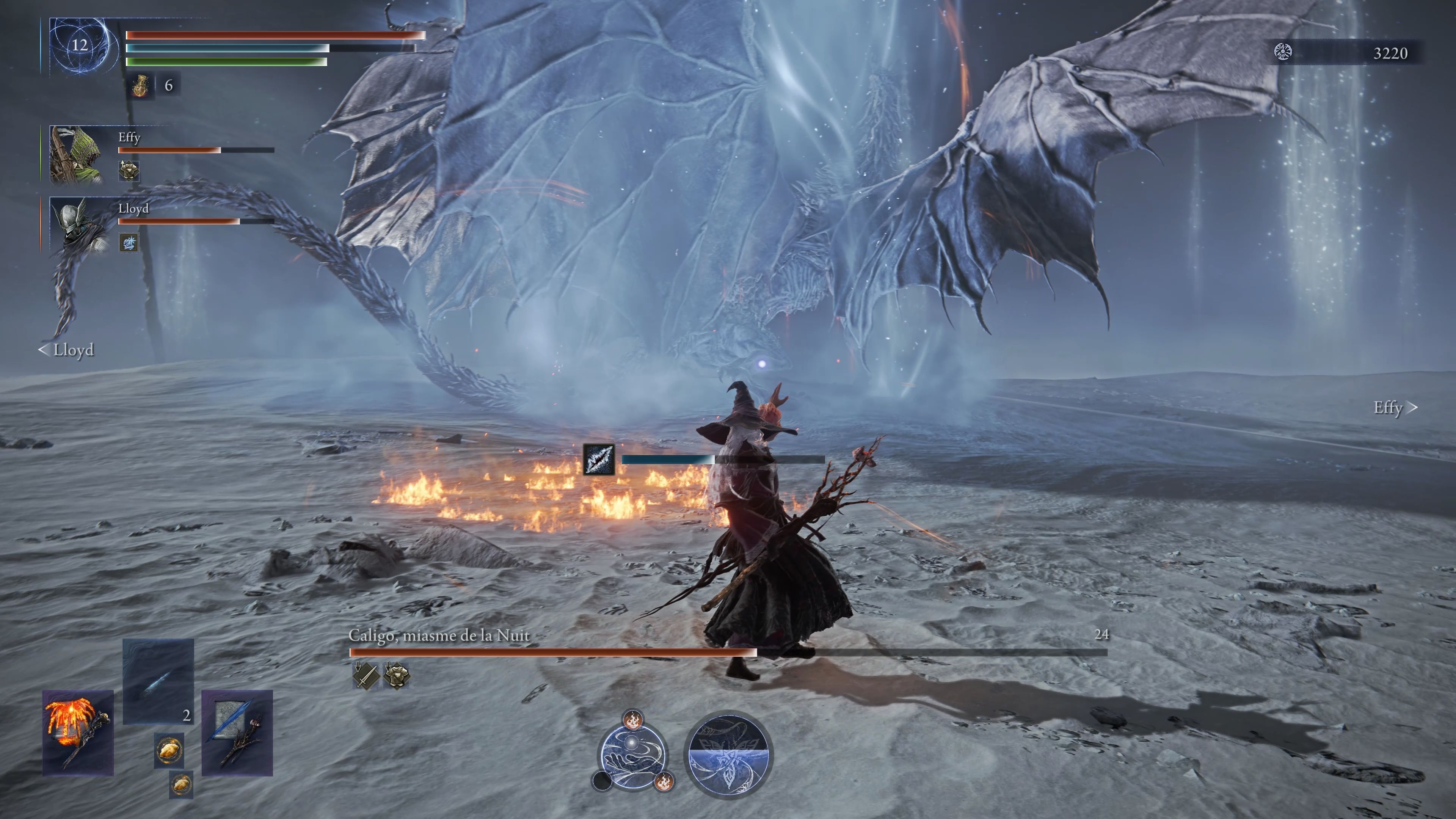The image size is (1456, 819).
Task: Select the Lloyd direction marker on the left edge
Action: pos(67,350)
